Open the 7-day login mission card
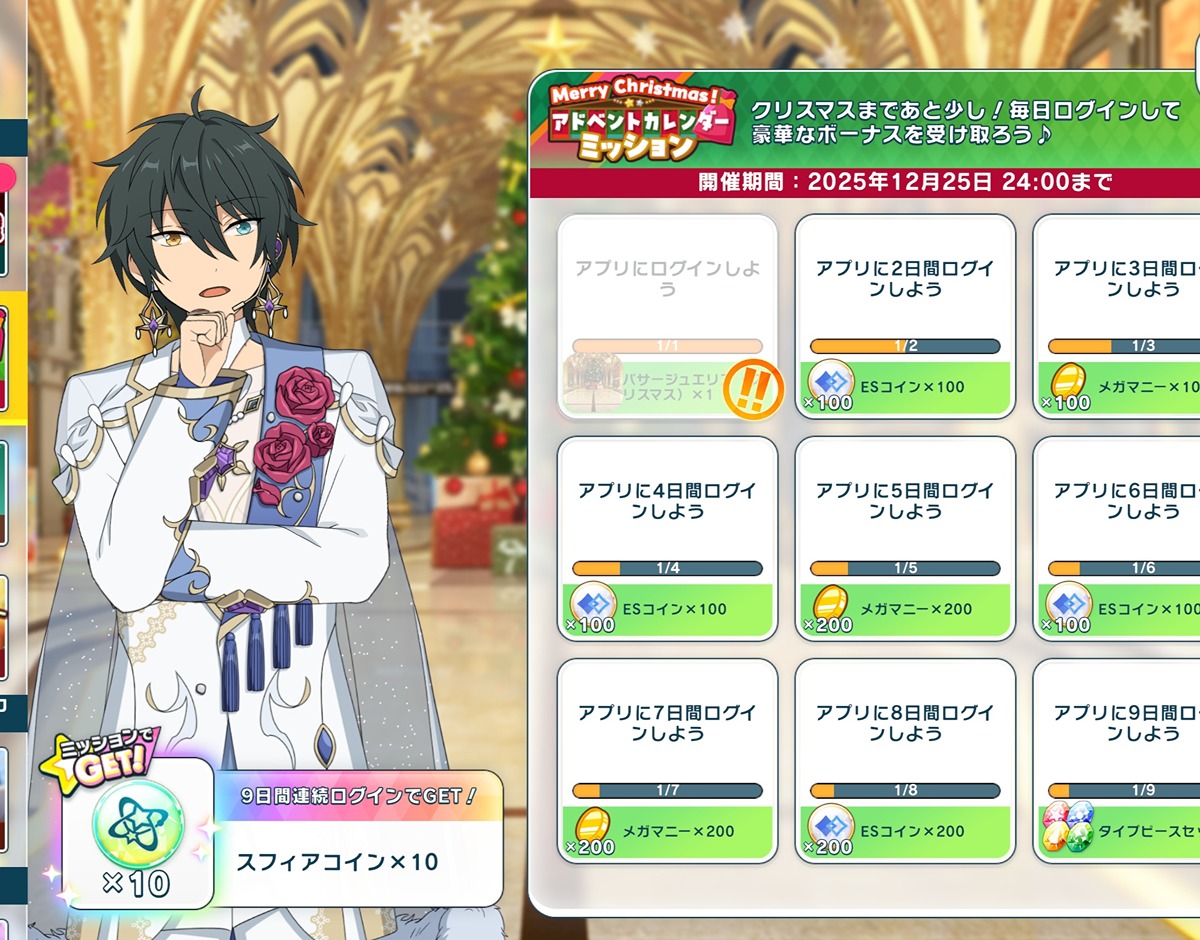 pyautogui.click(x=667, y=759)
